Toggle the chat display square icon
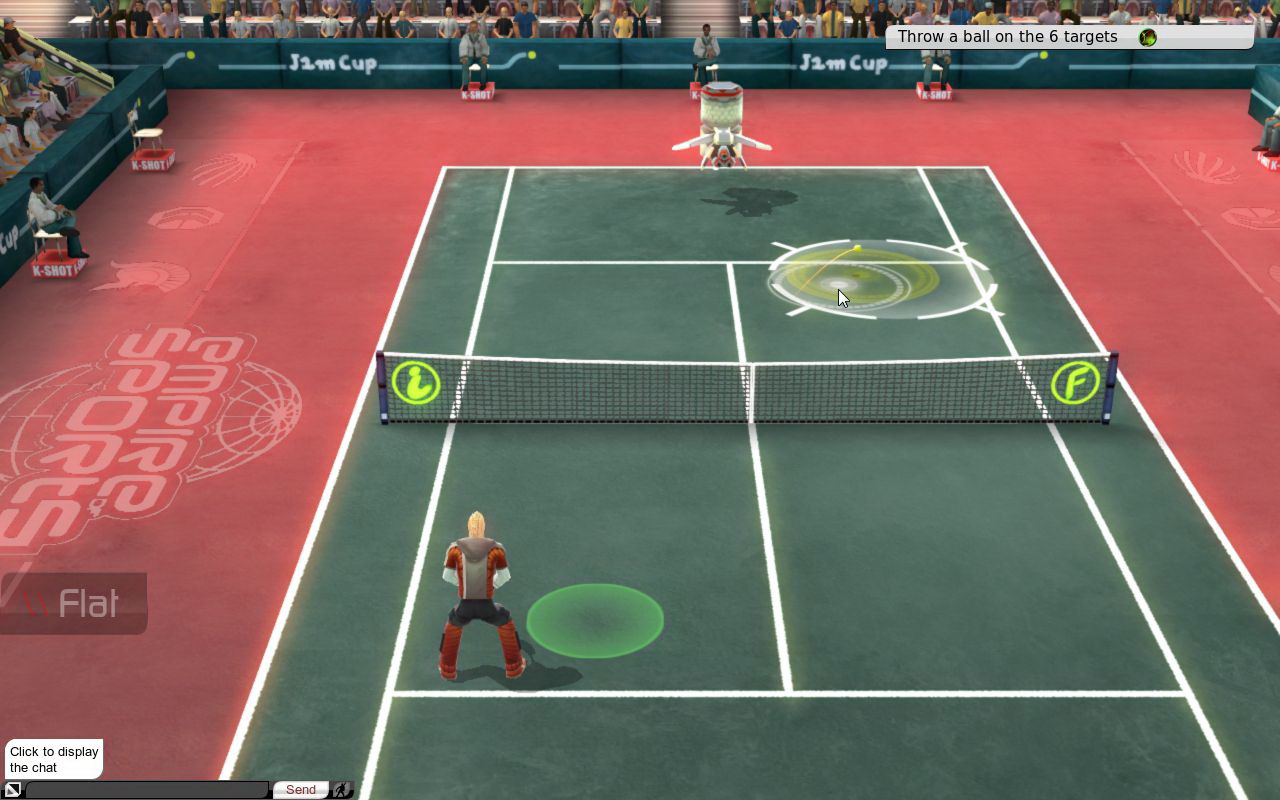 point(13,790)
